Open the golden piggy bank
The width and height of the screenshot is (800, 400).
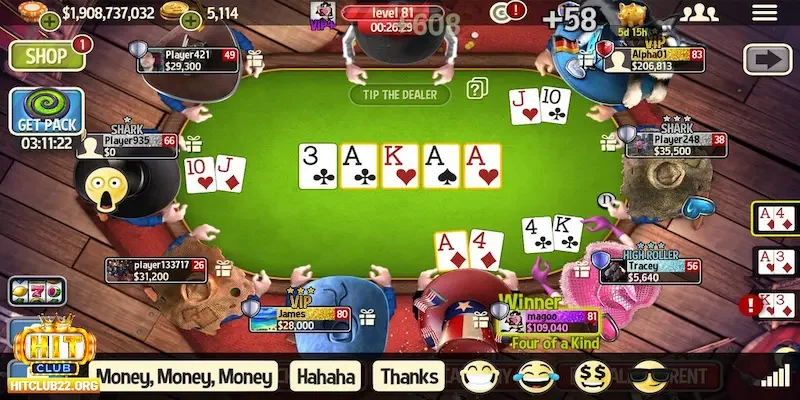coord(631,14)
